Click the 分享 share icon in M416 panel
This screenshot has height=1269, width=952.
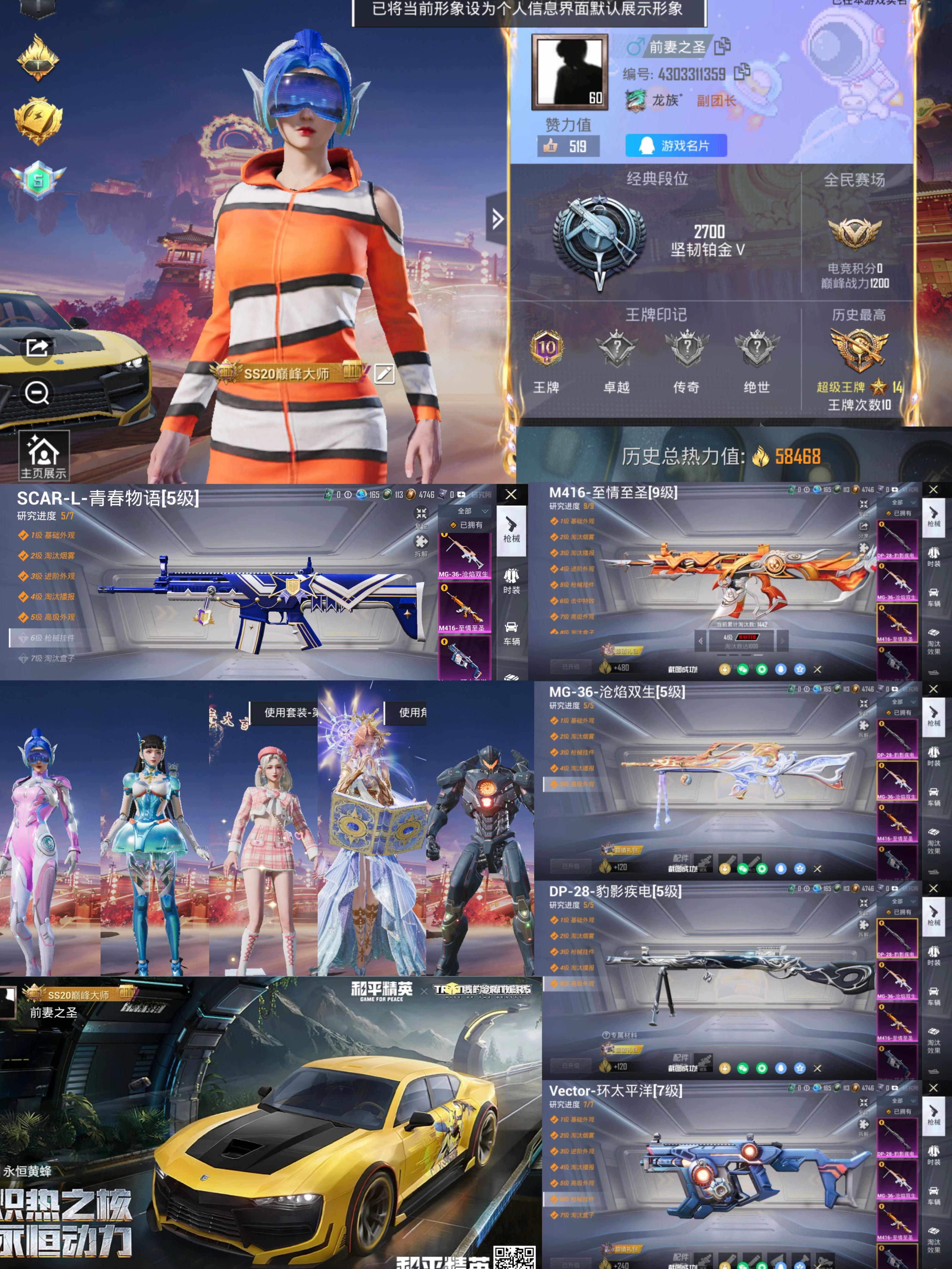pyautogui.click(x=864, y=527)
